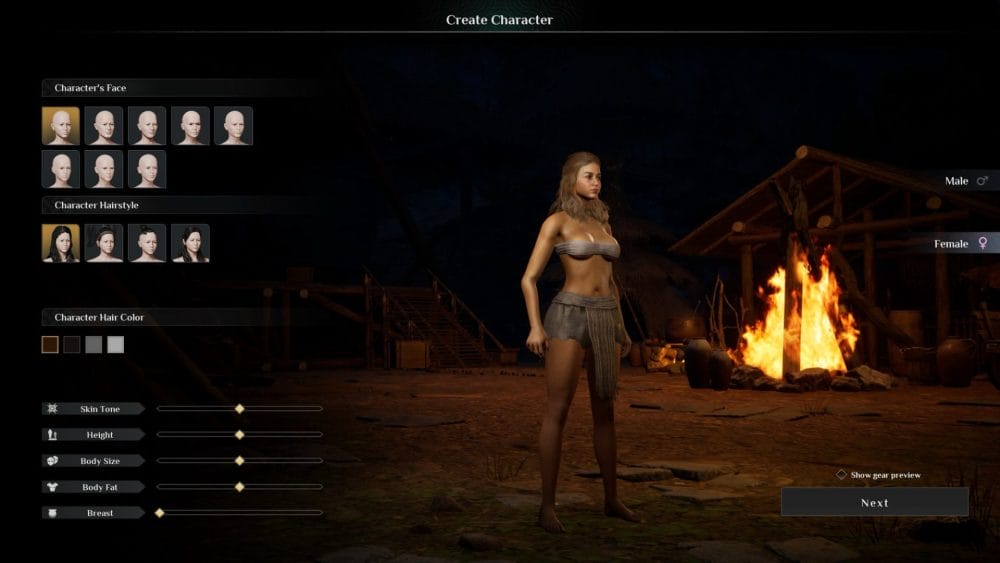Click the Skin Tone slider handle
This screenshot has height=563, width=1000.
tap(239, 409)
